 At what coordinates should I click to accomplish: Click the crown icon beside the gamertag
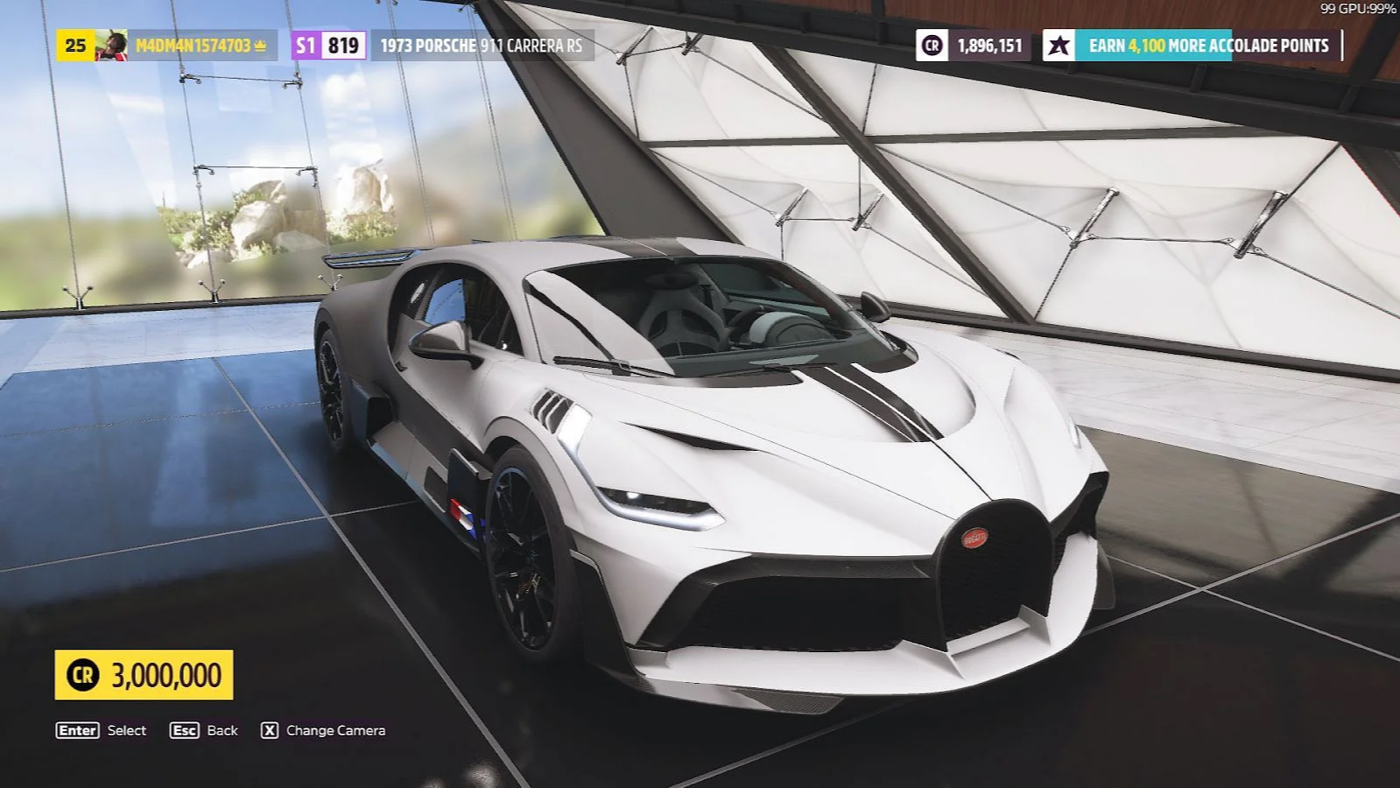258,44
